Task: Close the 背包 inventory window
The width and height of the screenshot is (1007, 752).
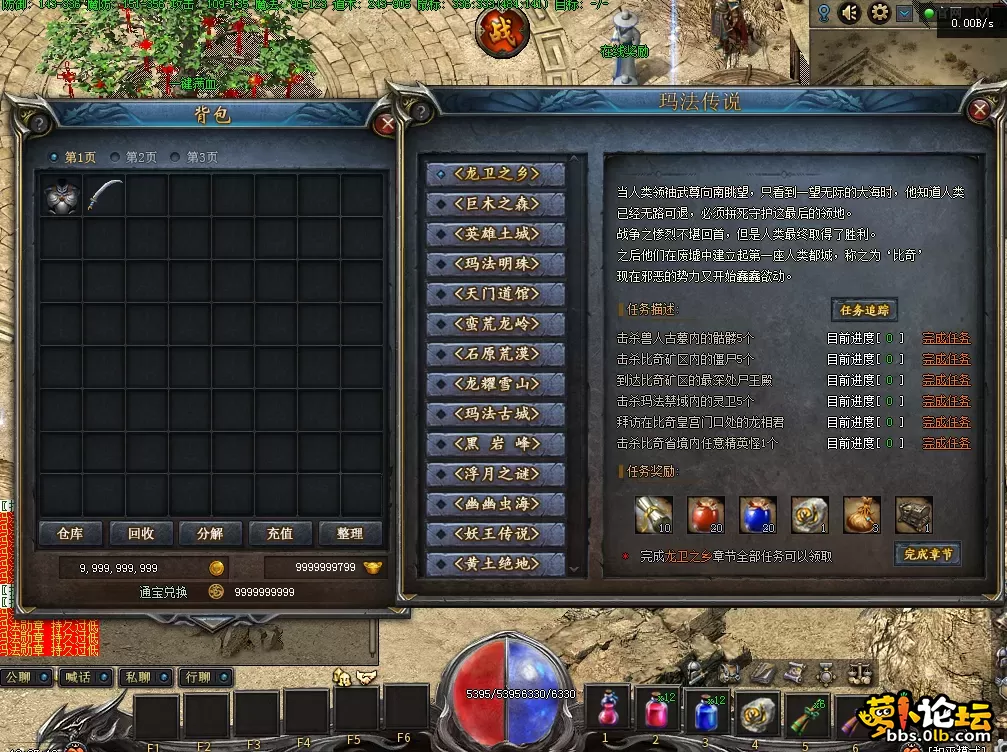Action: coord(387,124)
